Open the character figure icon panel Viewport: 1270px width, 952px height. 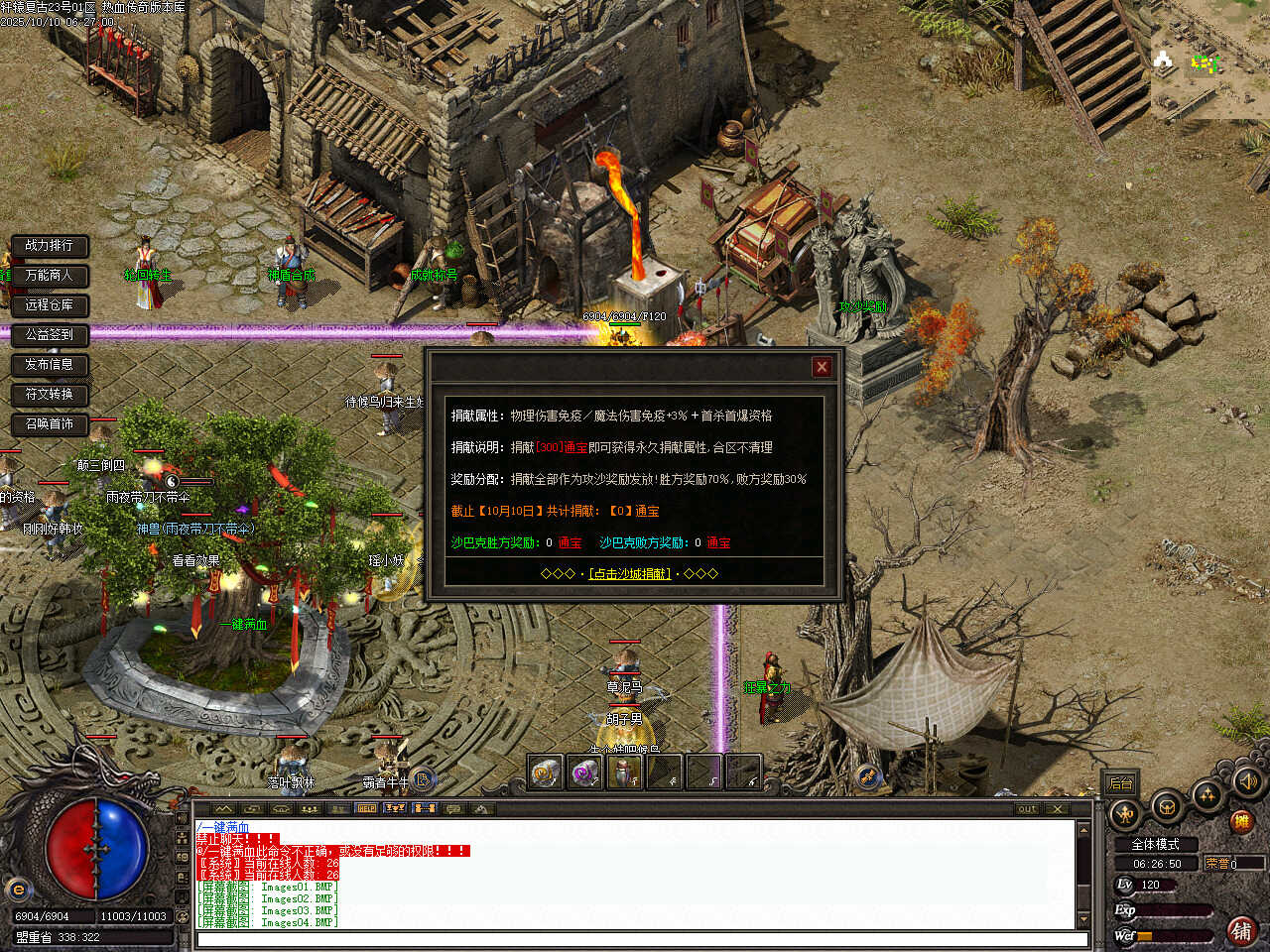tap(1125, 814)
